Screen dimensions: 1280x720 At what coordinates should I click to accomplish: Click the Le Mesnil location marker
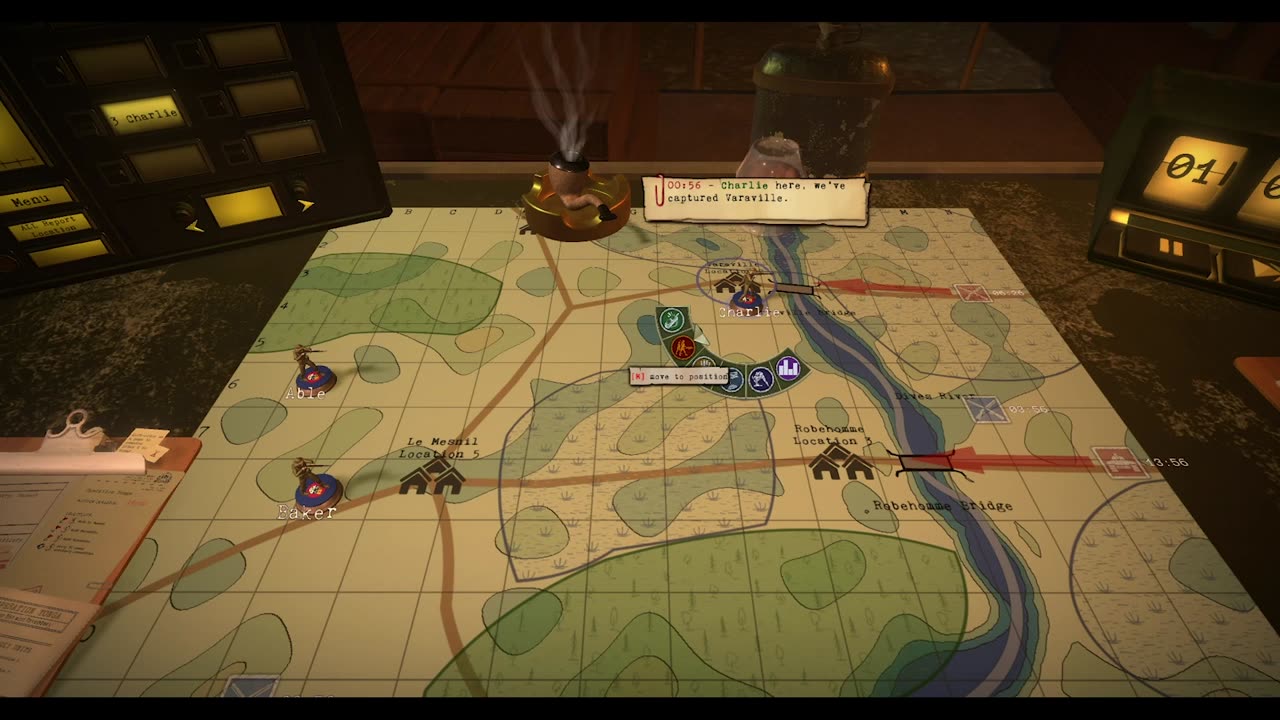click(432, 478)
